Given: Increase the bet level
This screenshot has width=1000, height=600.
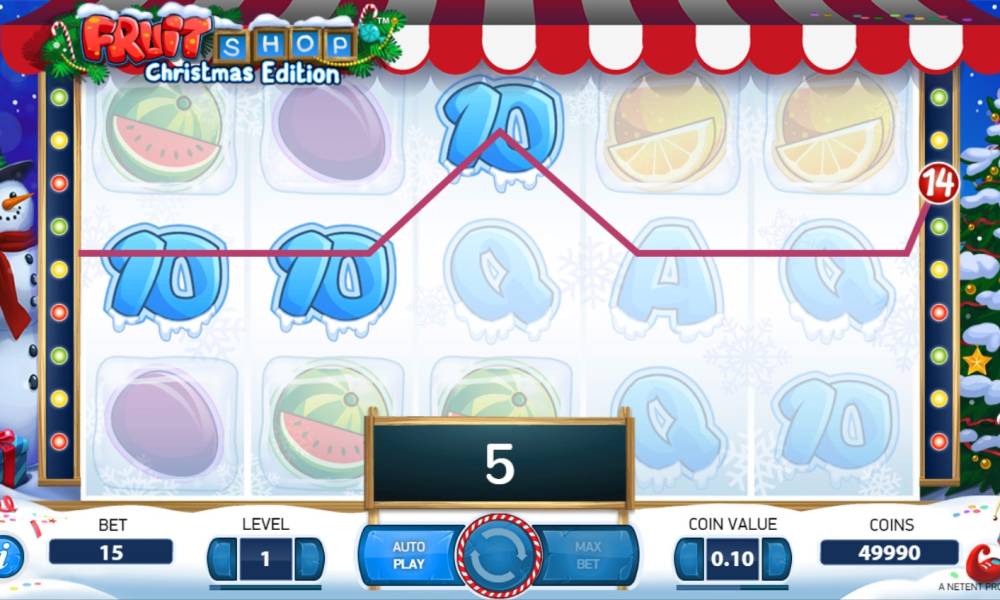Looking at the screenshot, I should [x=309, y=558].
